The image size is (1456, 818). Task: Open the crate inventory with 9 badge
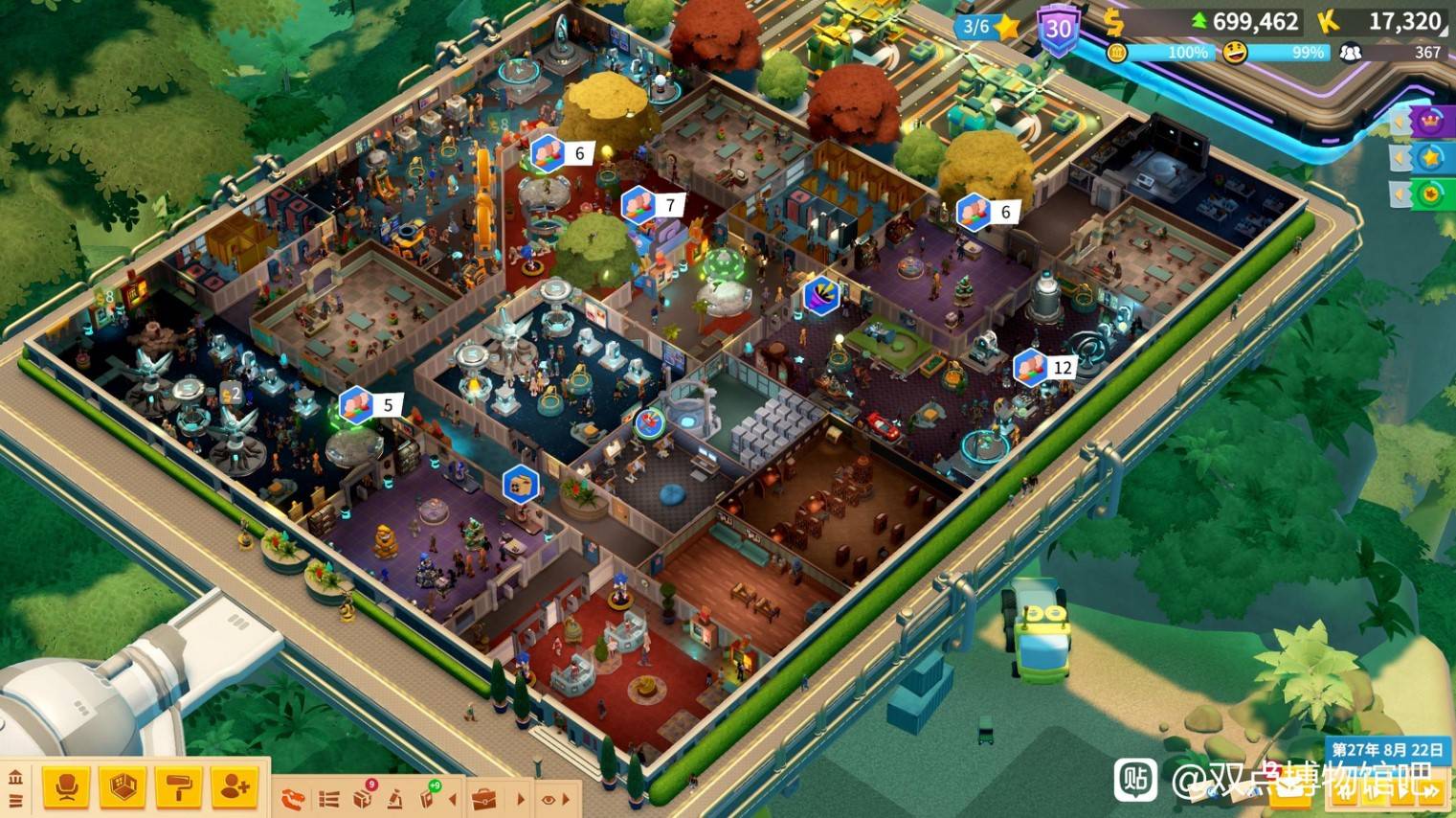363,797
